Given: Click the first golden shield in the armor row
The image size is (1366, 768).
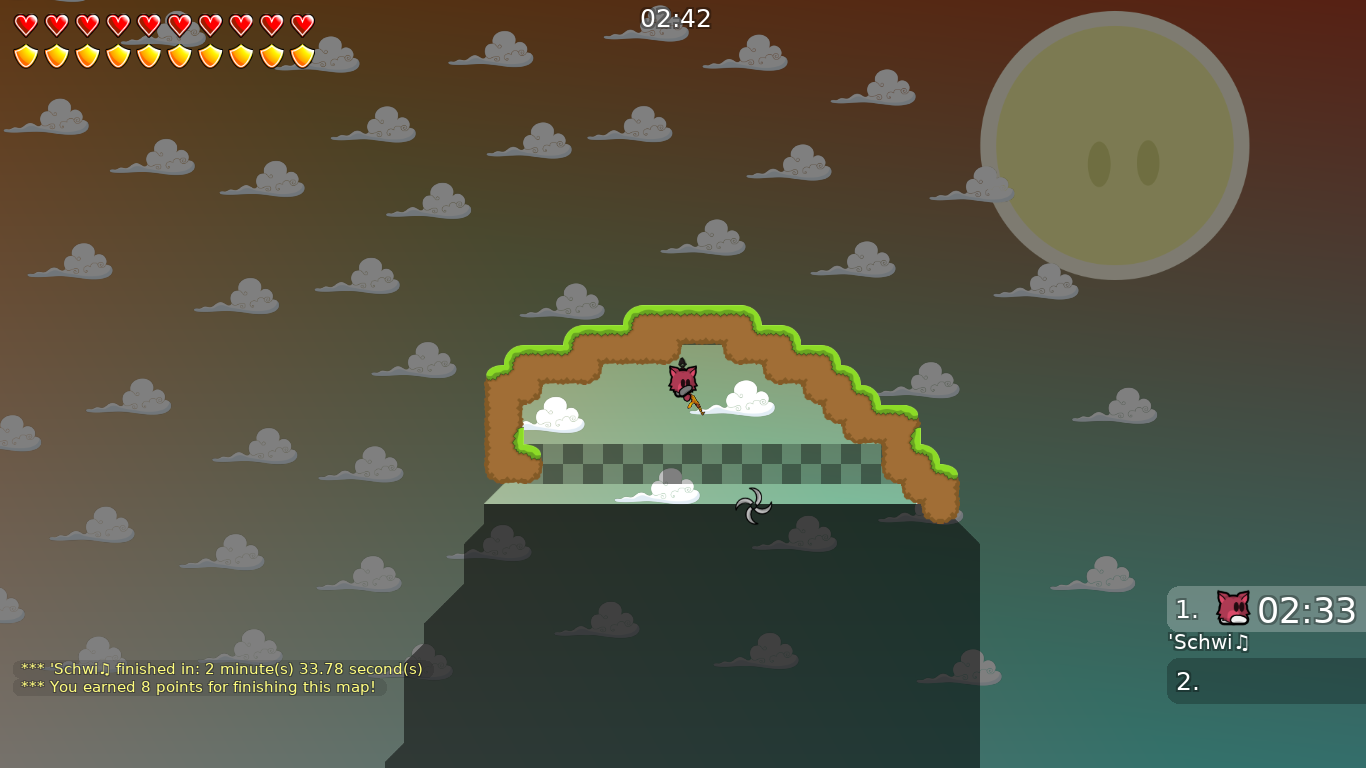Looking at the screenshot, I should coord(25,57).
